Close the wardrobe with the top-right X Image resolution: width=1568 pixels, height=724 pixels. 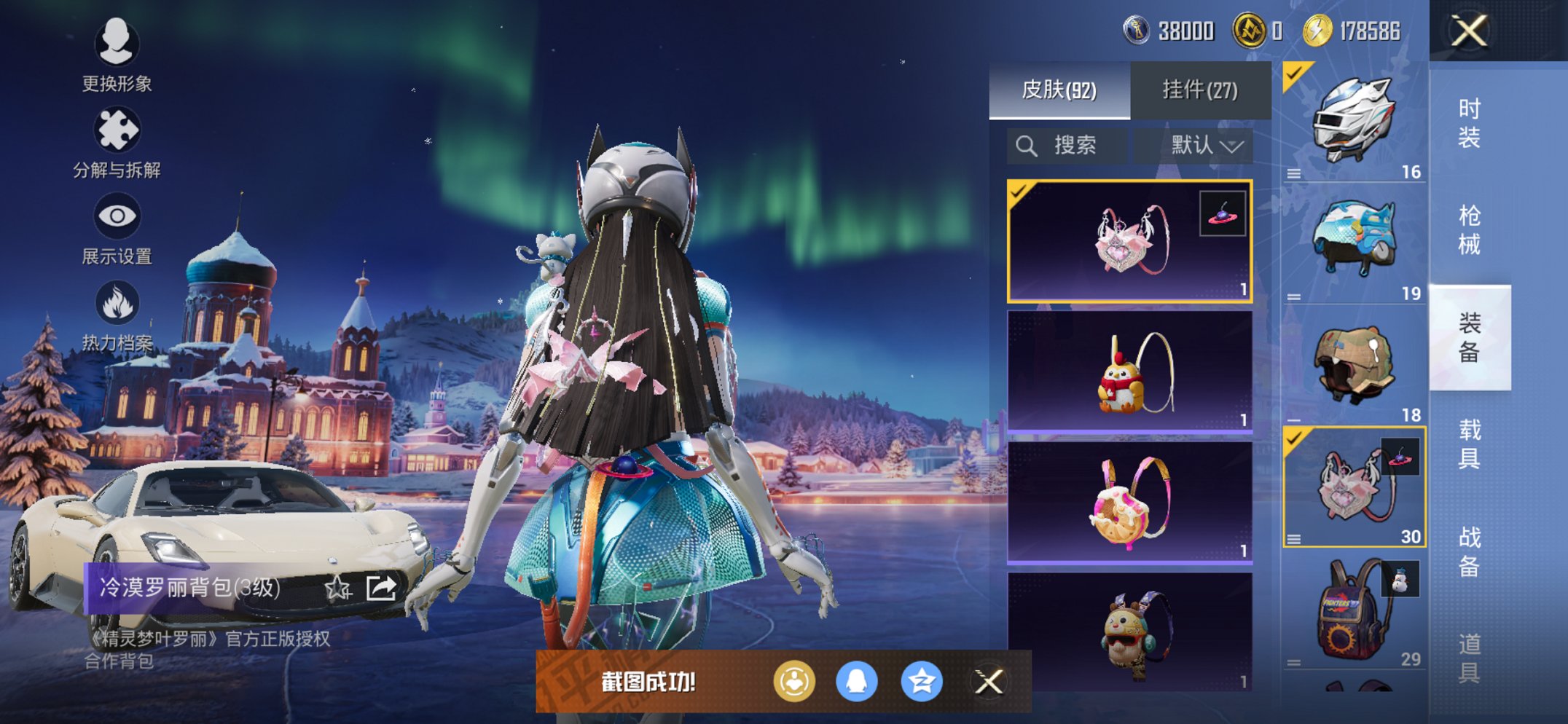pyautogui.click(x=1469, y=31)
